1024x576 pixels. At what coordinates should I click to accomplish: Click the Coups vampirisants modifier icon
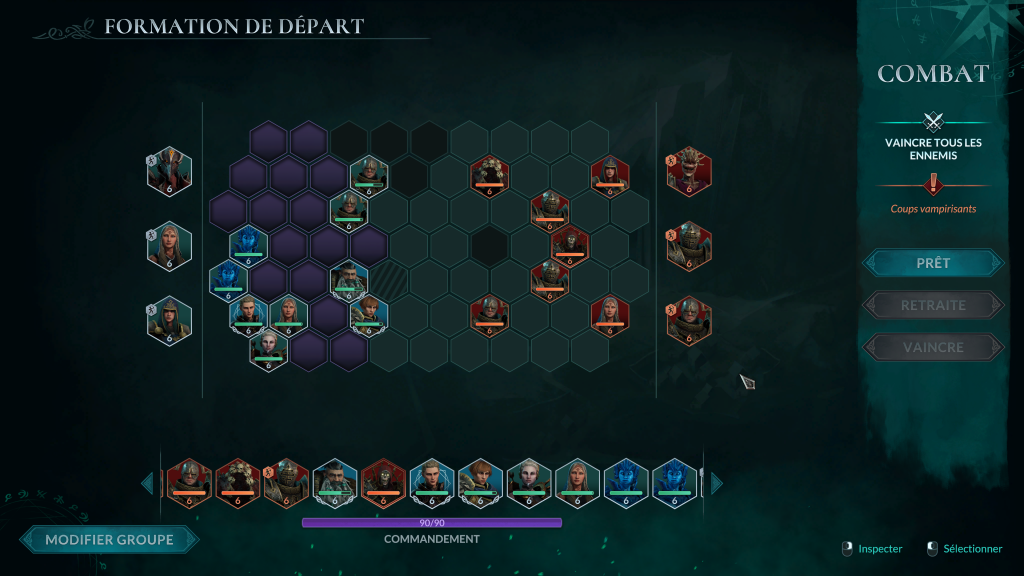933,184
